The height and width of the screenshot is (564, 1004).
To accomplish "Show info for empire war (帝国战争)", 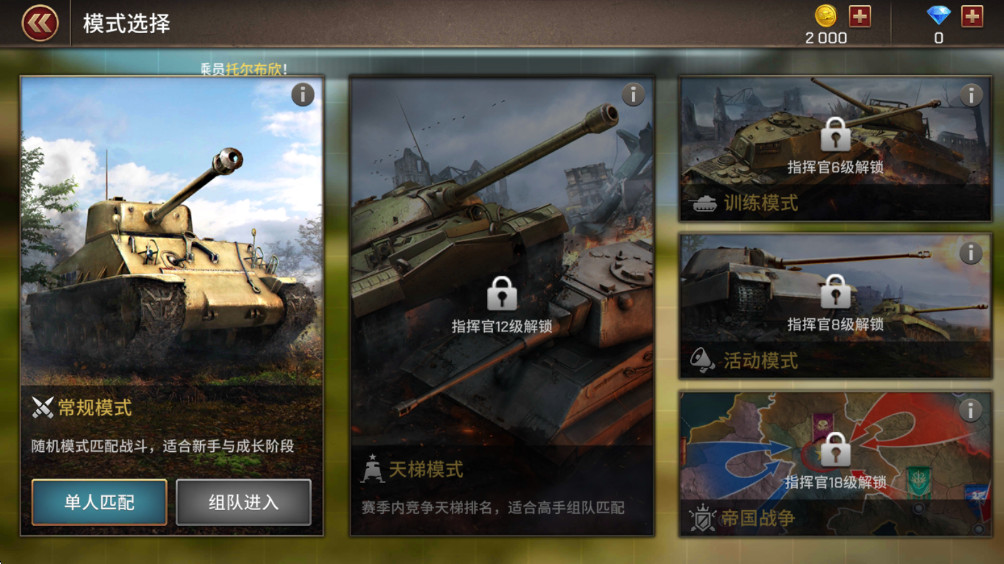I will pos(971,410).
